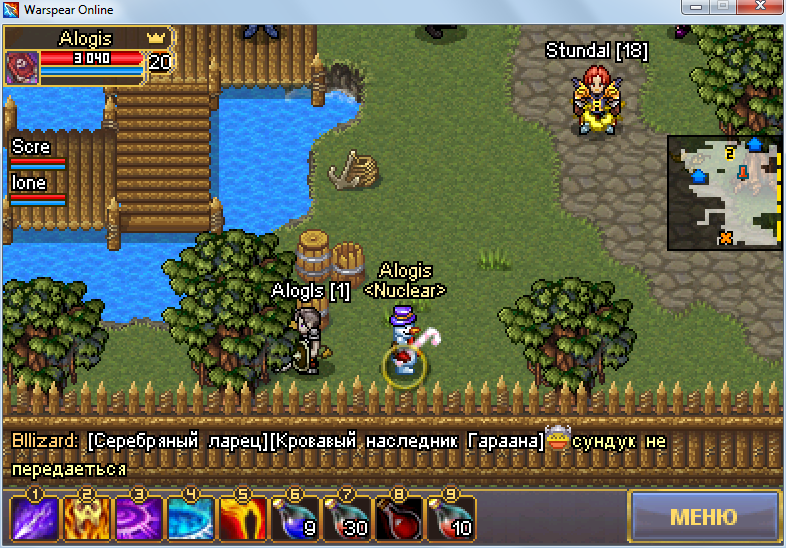Use the potion with 30 charges in slot 7
The height and width of the screenshot is (548, 786).
click(347, 518)
